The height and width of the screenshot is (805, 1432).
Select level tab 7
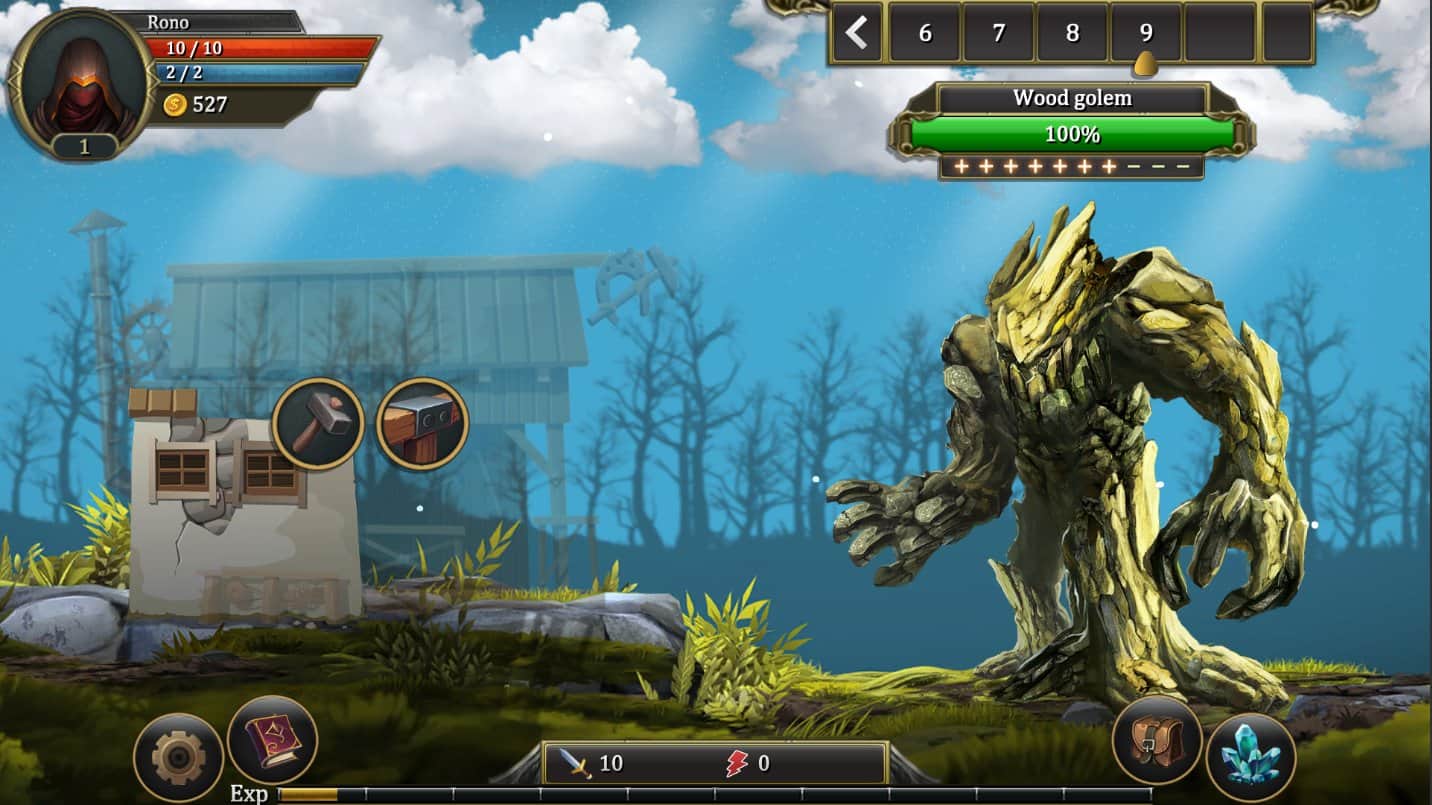coord(999,33)
